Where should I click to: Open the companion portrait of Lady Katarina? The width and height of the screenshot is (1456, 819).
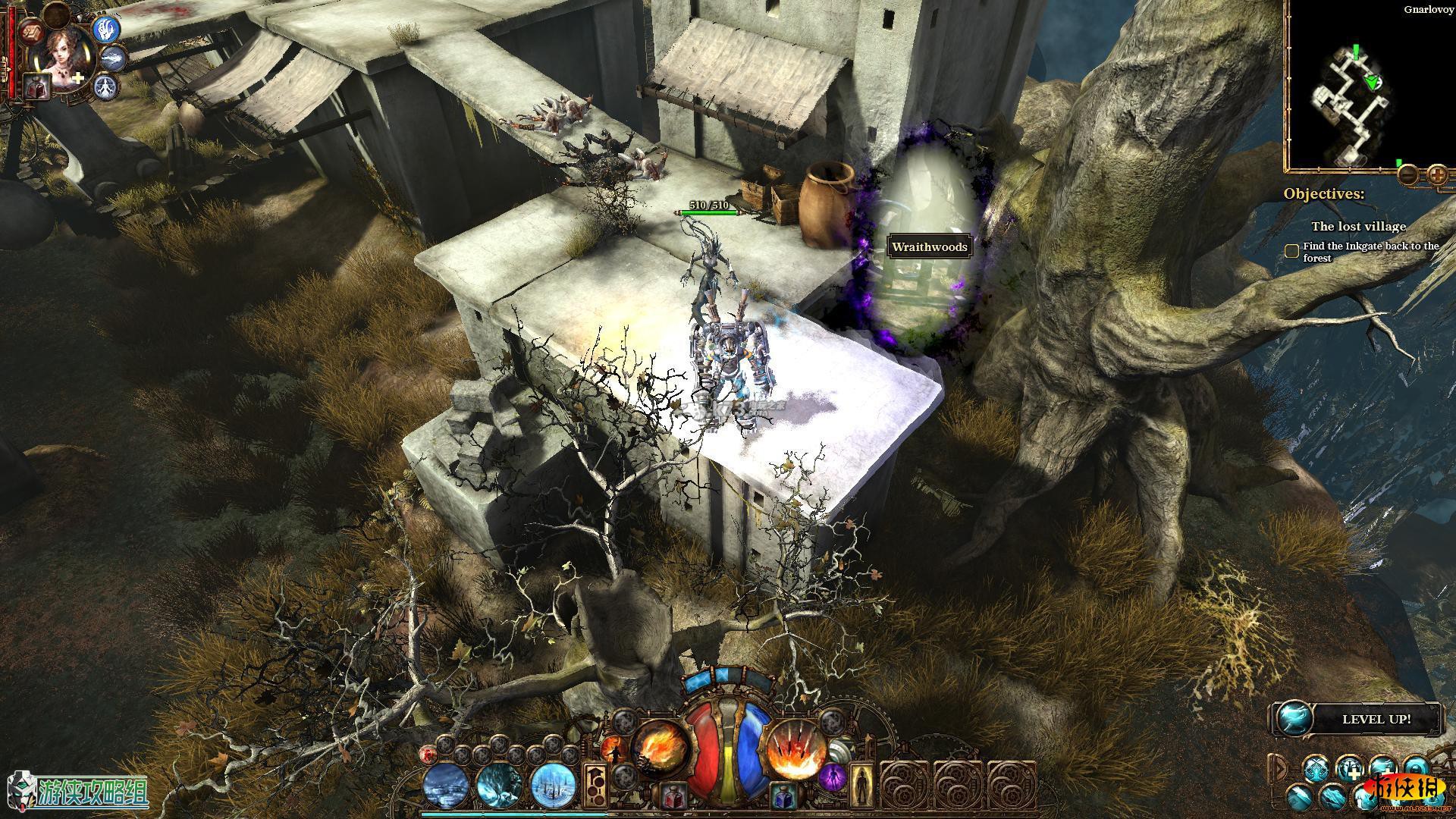pos(66,55)
